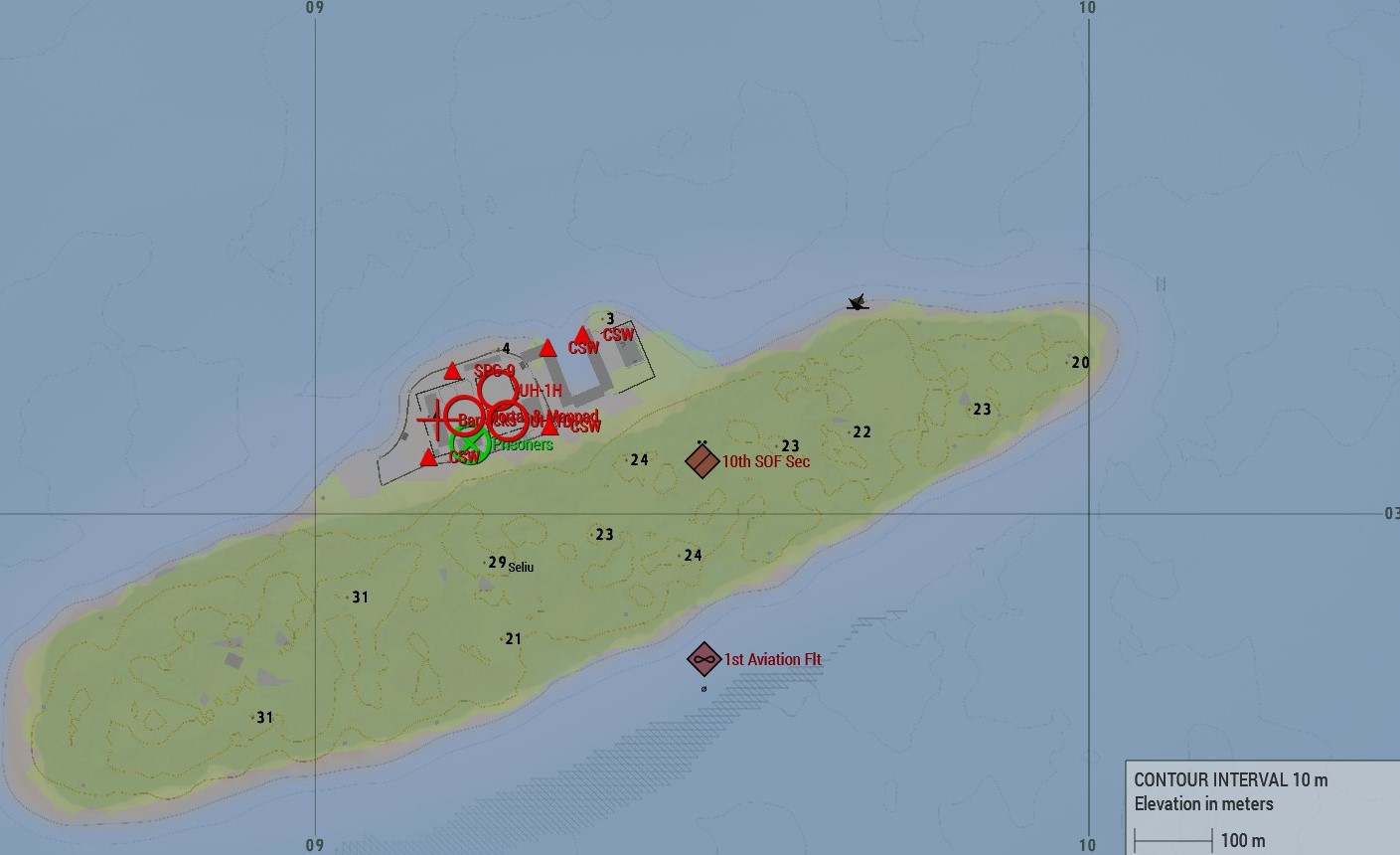Click the CONTOUR INTERVAL legend panel
Viewport: 1400px width, 855px height.
coord(1231,780)
